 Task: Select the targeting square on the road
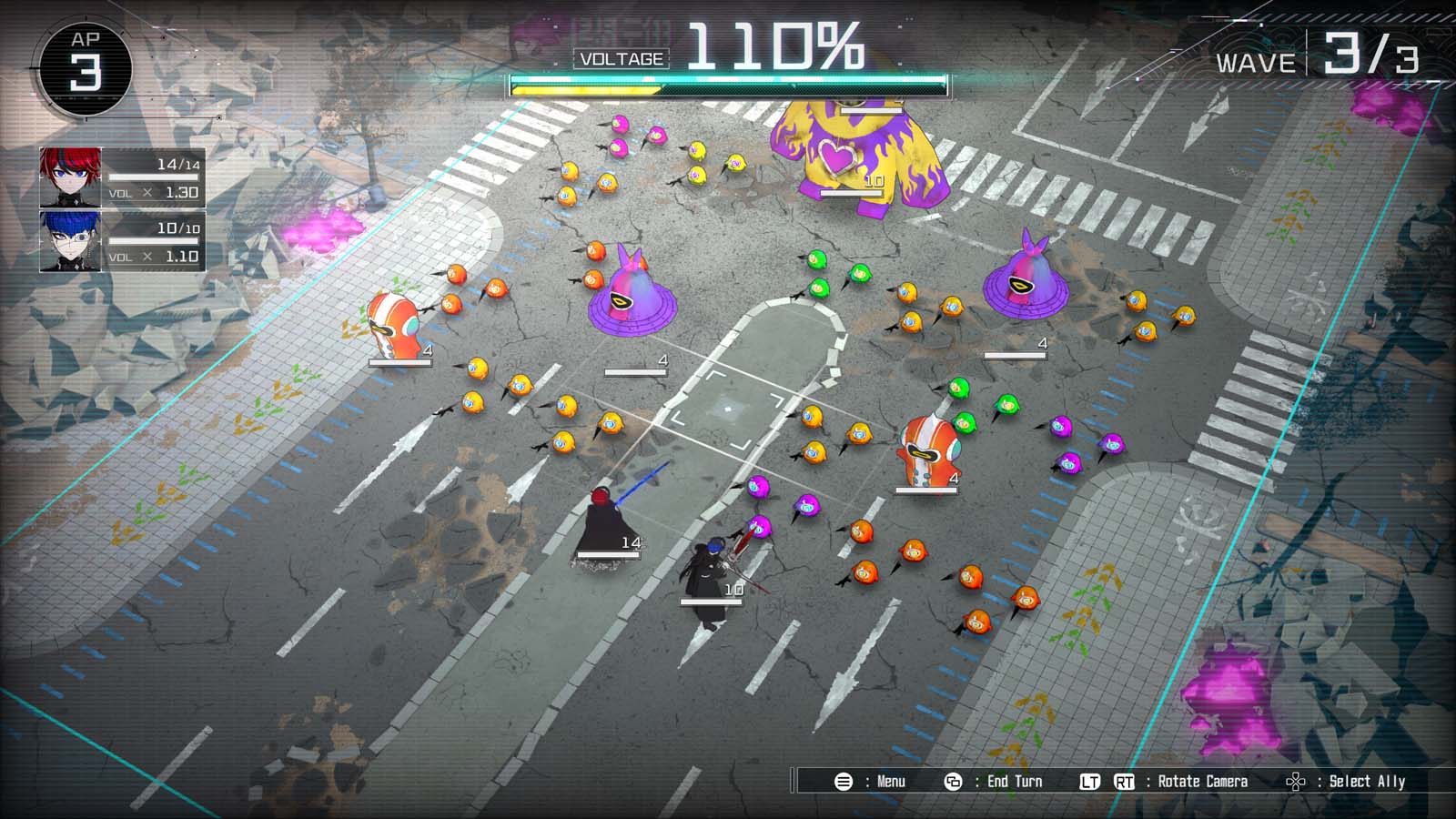tap(728, 411)
